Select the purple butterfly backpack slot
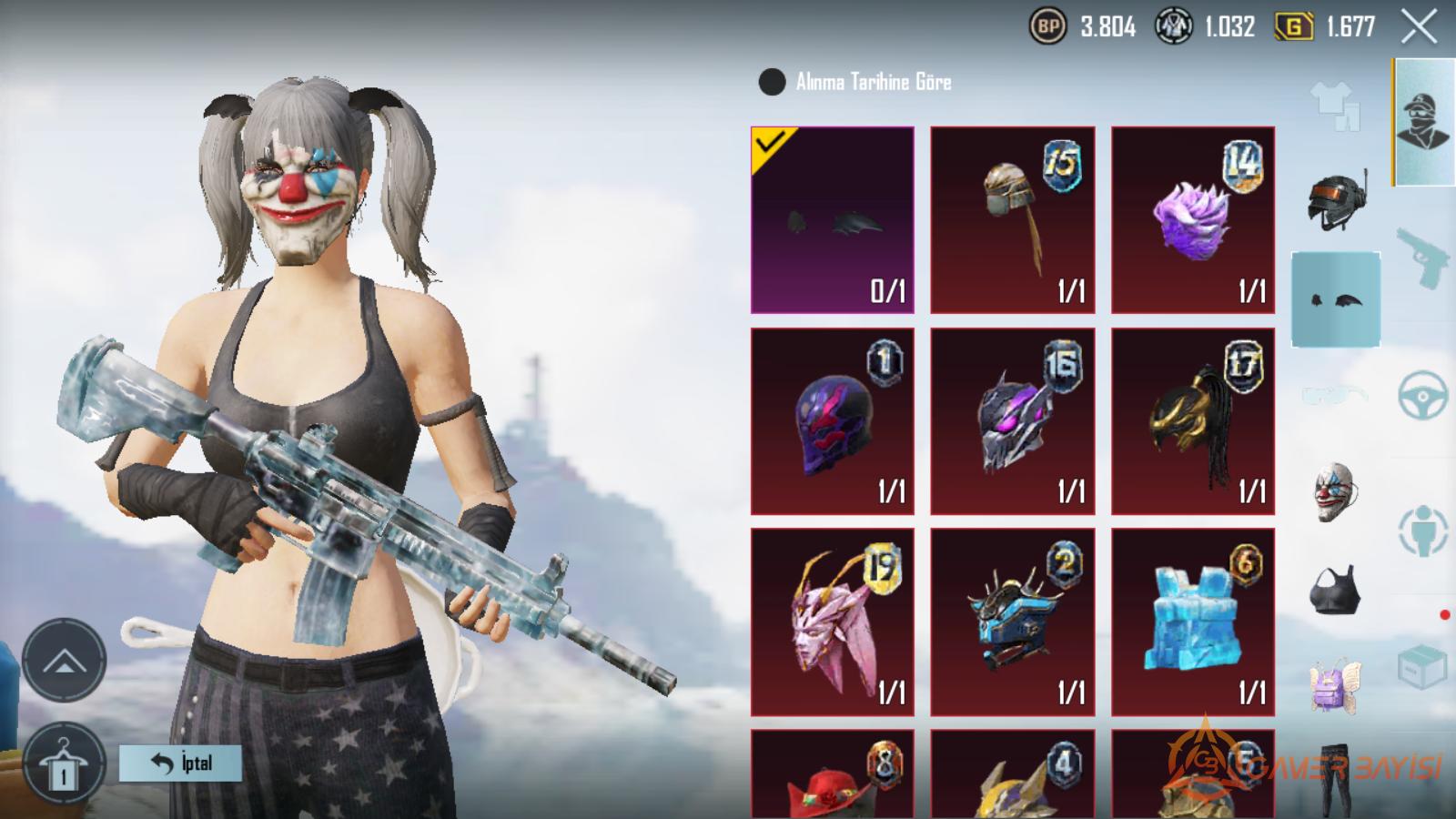 pos(1336,687)
